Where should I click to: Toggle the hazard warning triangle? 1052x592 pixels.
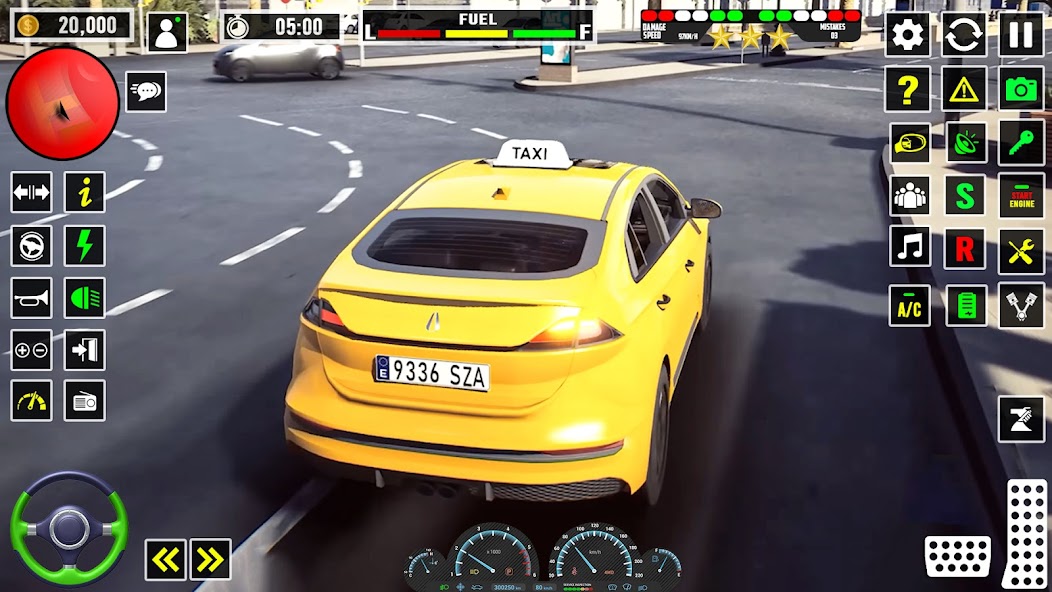tap(964, 89)
